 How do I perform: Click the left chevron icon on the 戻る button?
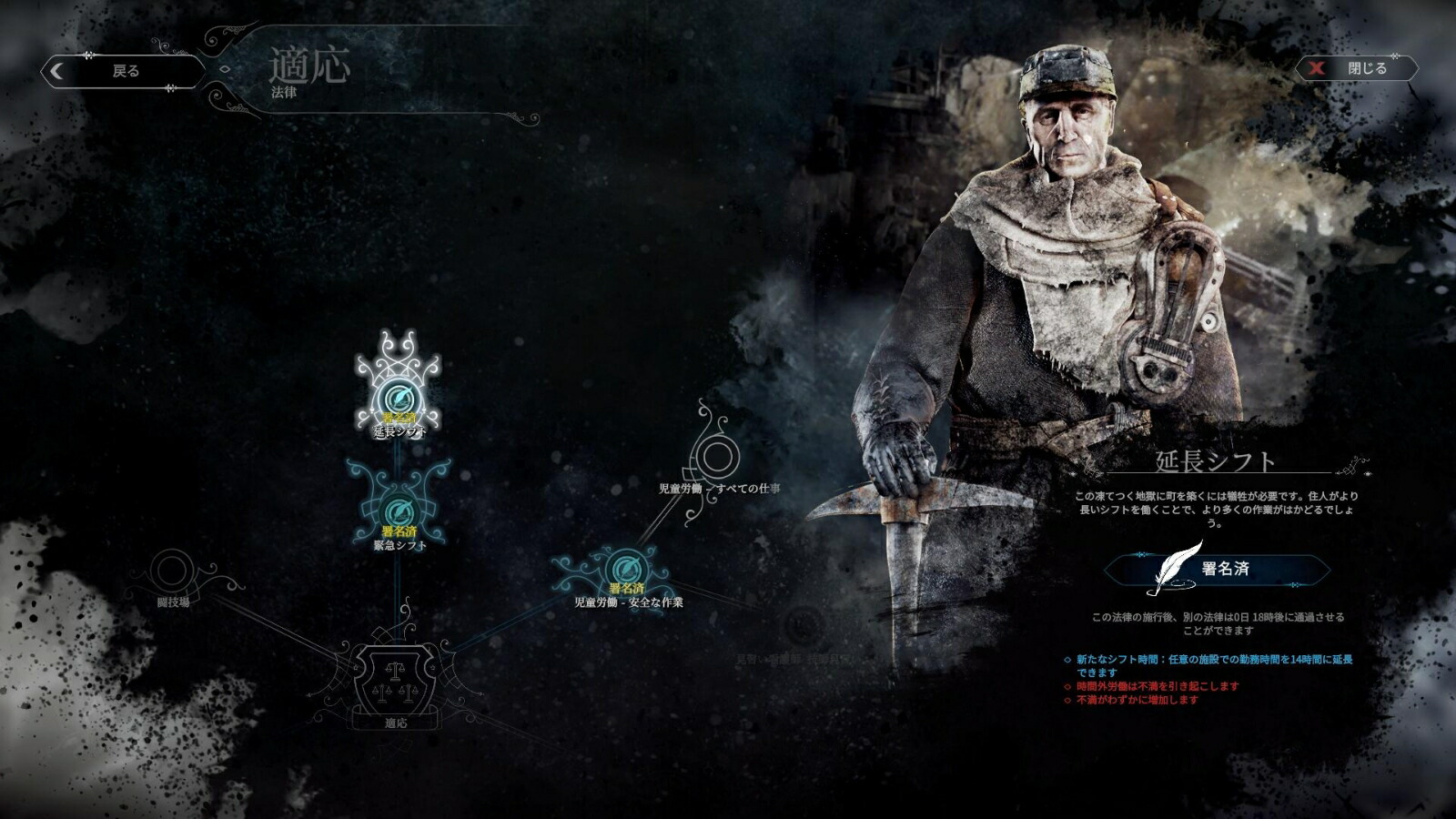[x=56, y=69]
